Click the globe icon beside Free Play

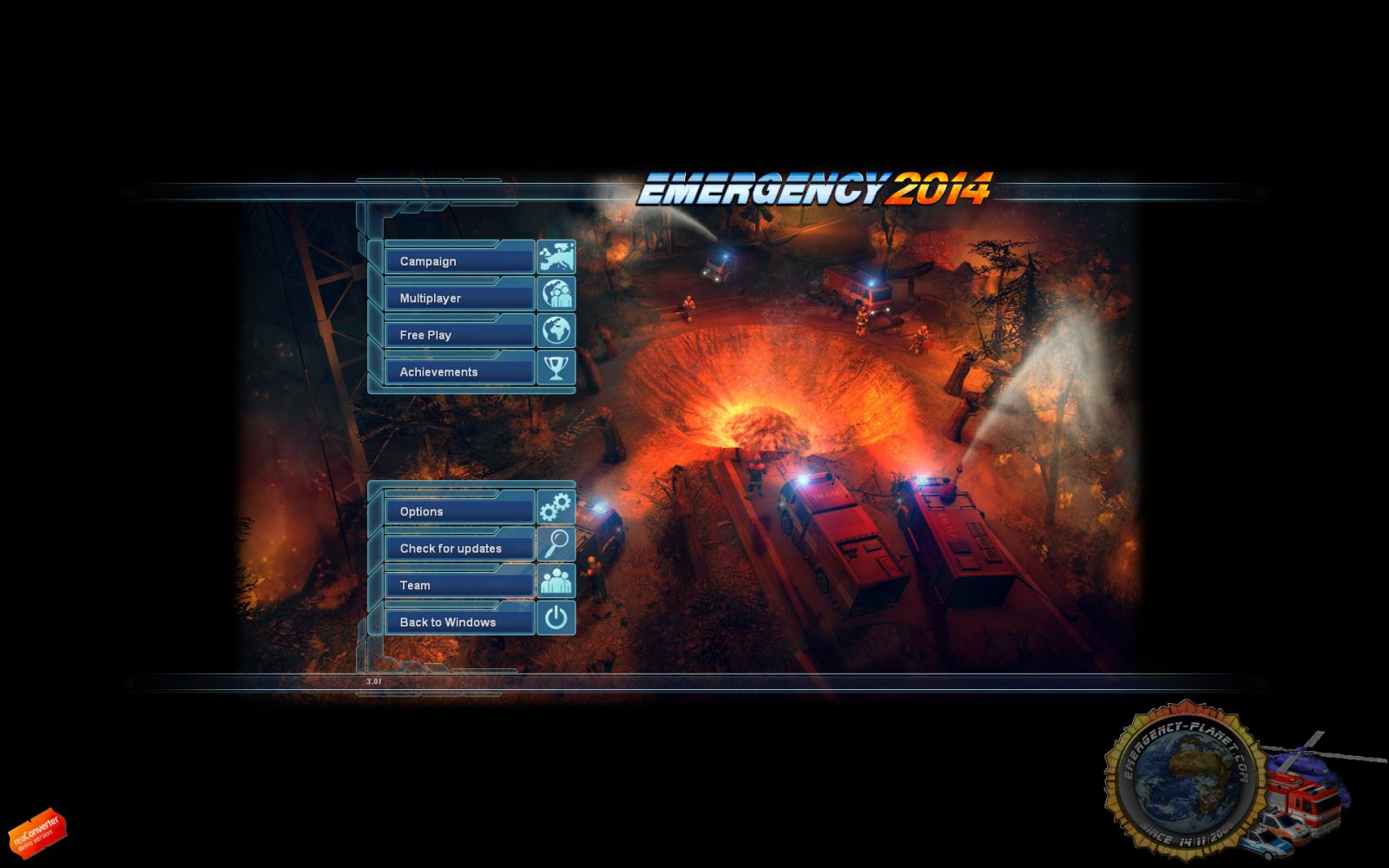[556, 331]
